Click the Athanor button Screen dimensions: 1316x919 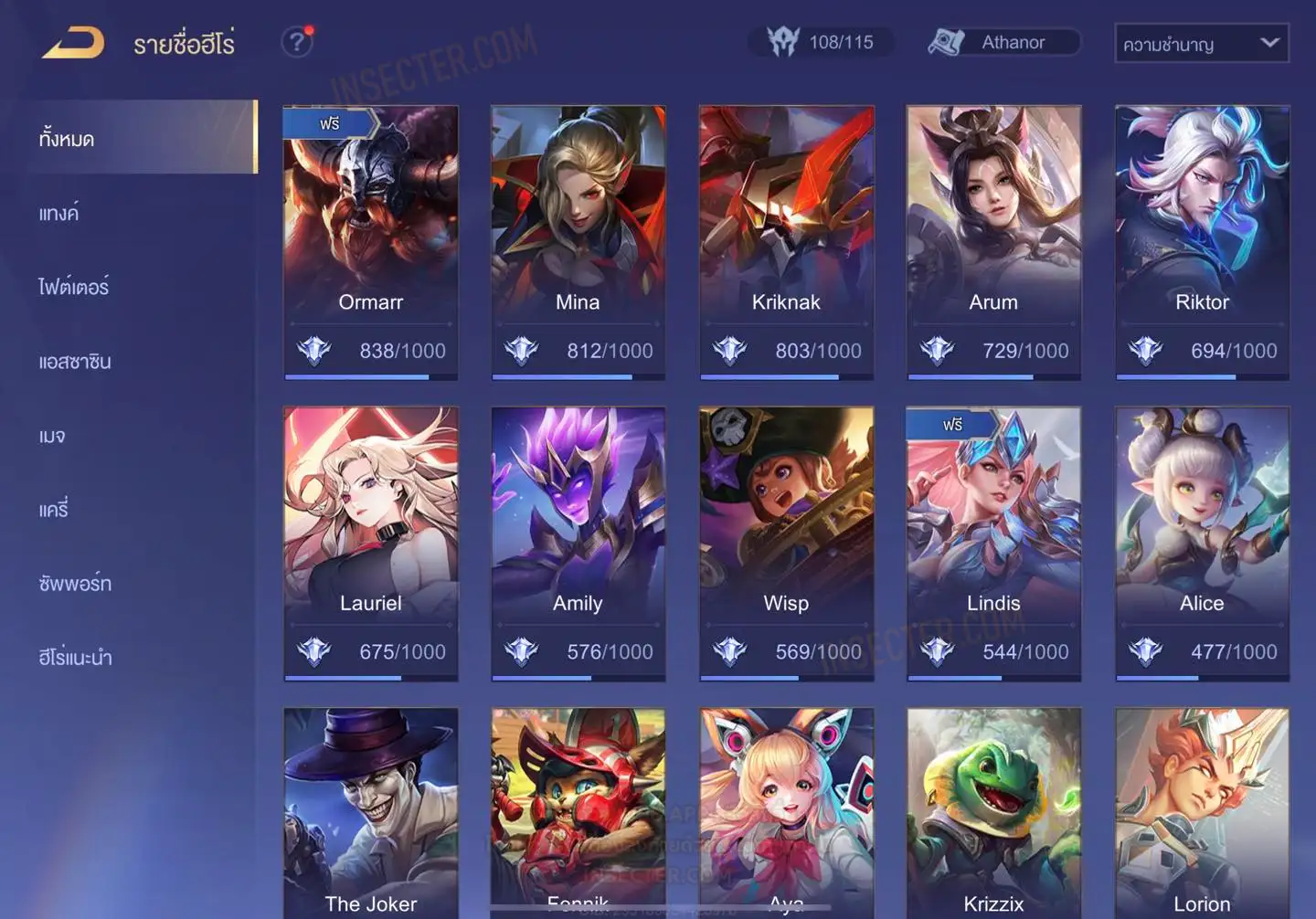click(1003, 42)
